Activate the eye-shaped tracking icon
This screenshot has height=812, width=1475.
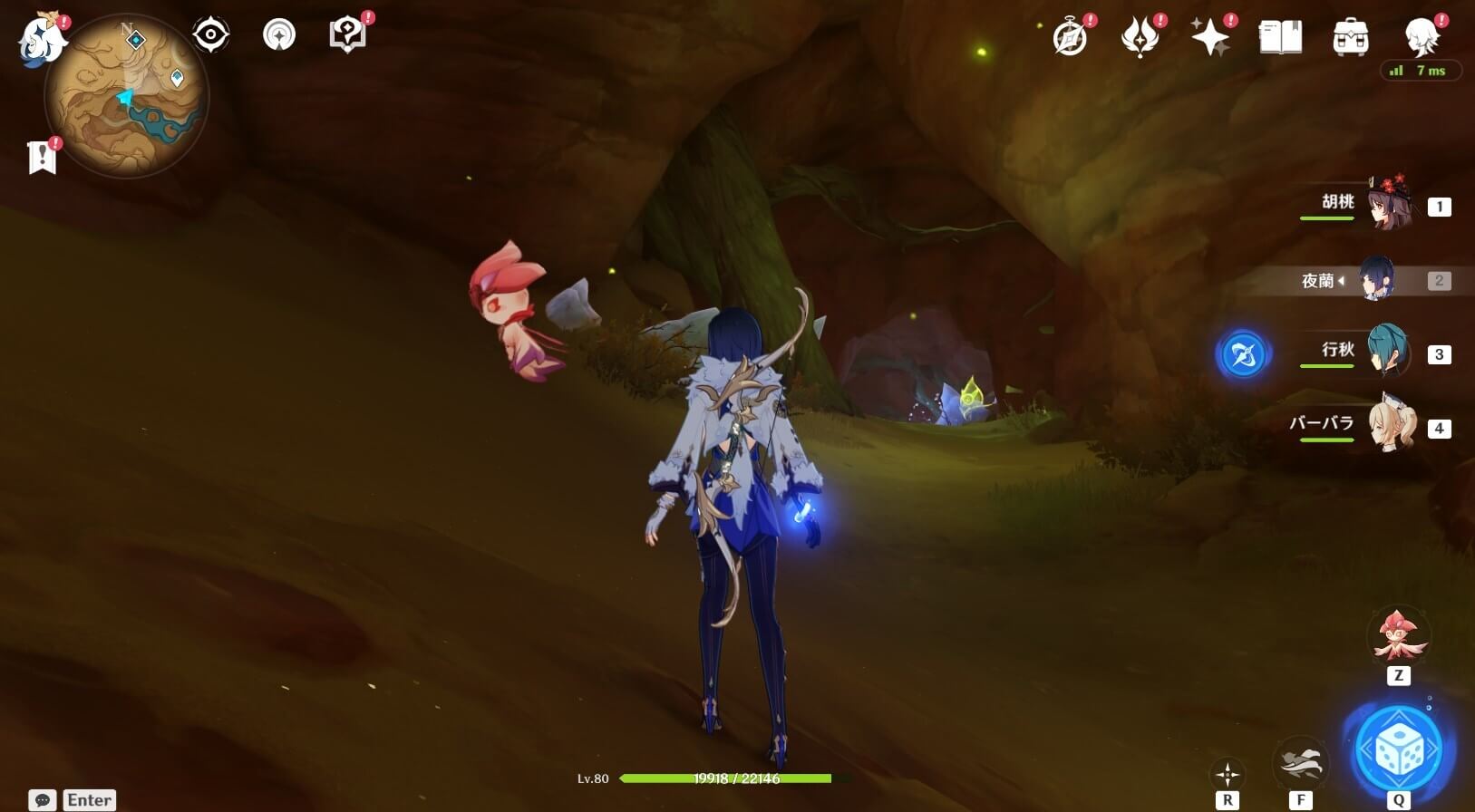coord(210,34)
